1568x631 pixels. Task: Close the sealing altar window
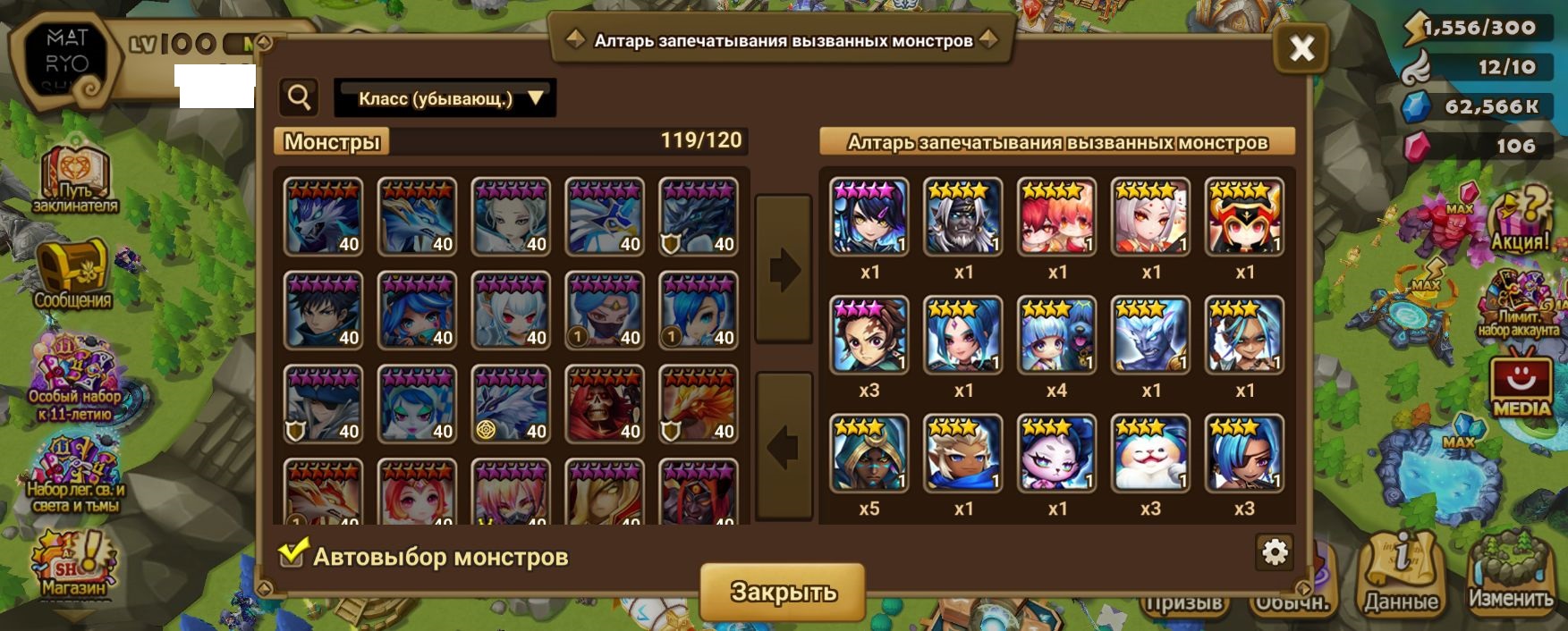point(1301,47)
